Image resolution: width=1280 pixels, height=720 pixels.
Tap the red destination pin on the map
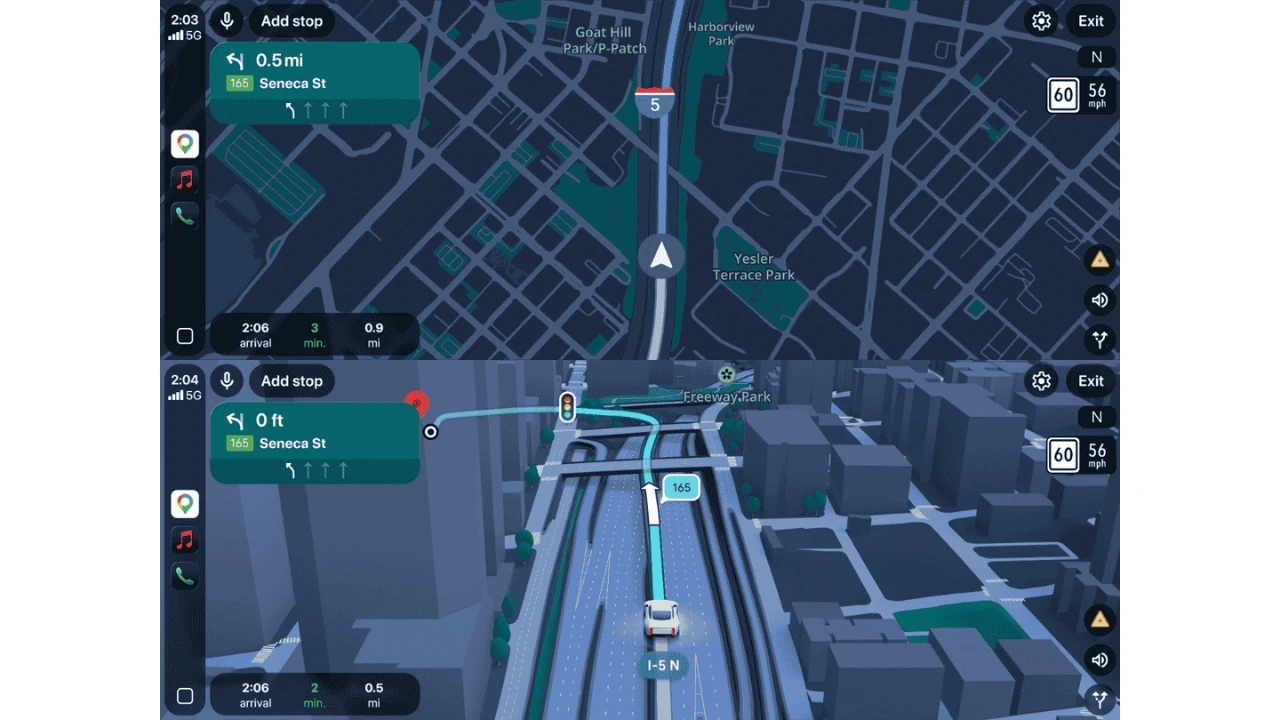pos(417,404)
